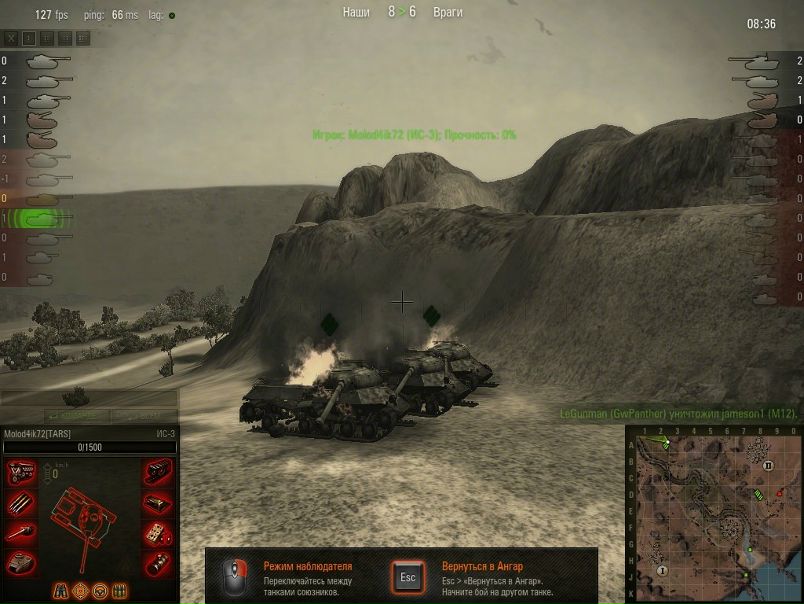Select base I marker on the minimap

(x=662, y=569)
